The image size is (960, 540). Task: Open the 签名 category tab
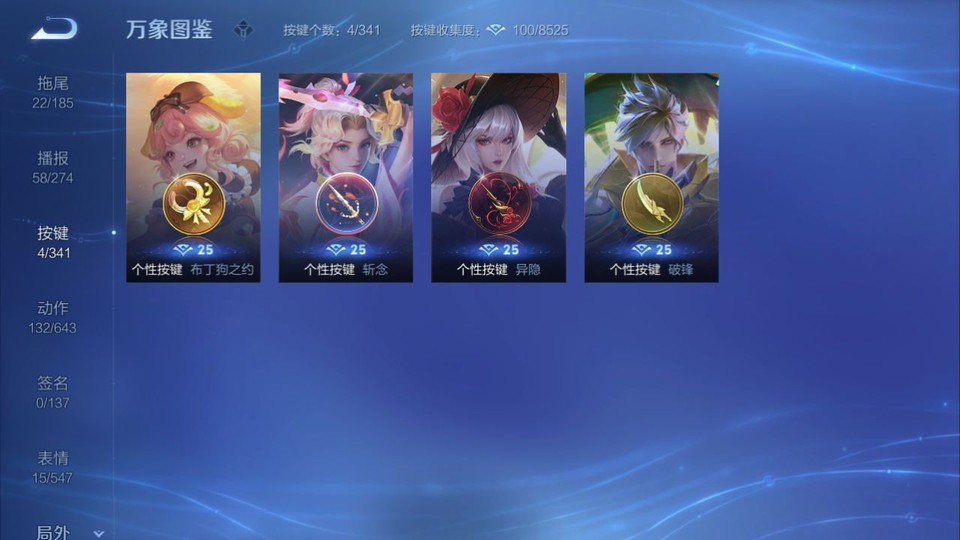54,391
